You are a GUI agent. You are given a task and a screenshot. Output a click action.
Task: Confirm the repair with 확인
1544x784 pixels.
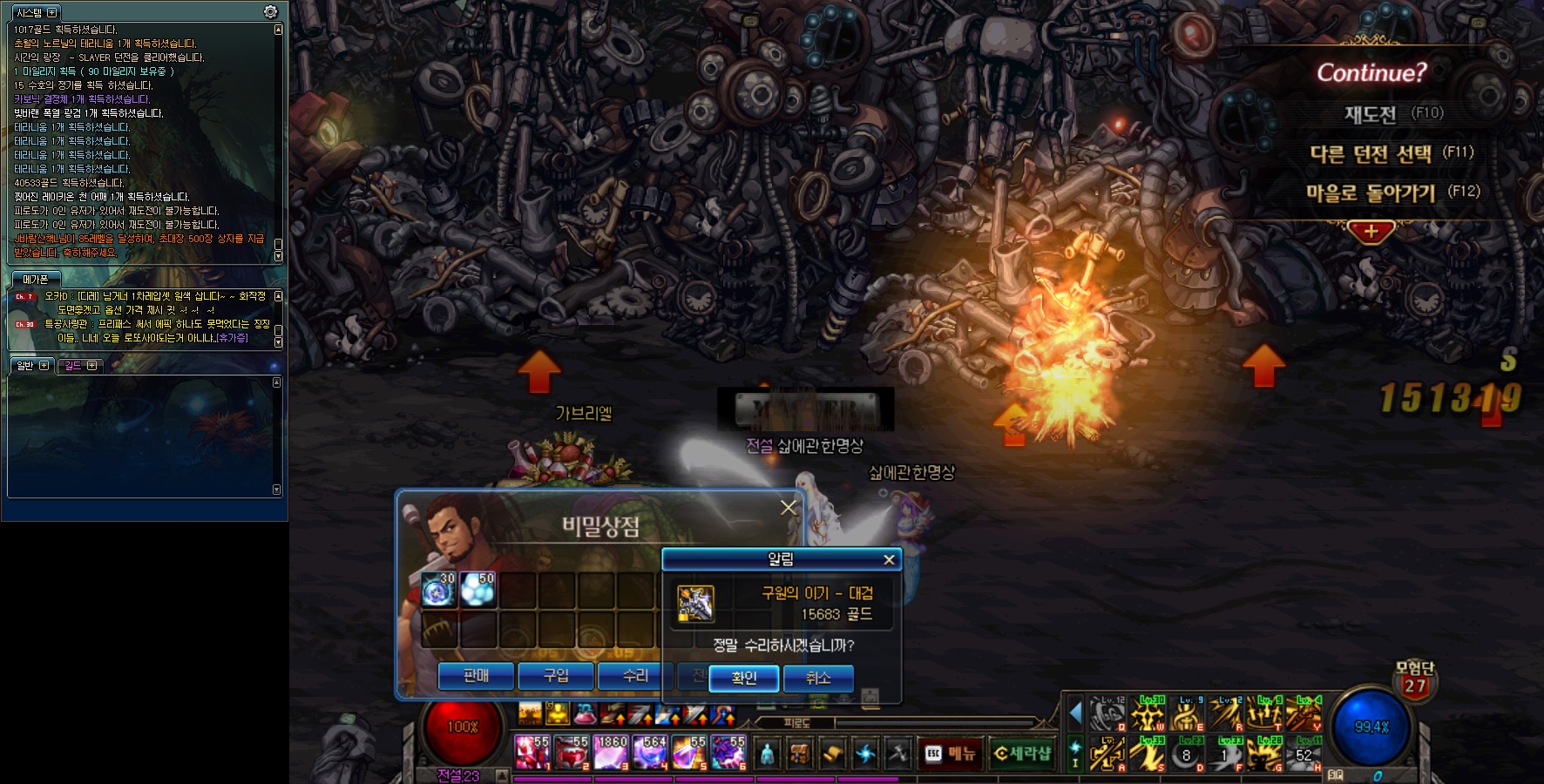tap(743, 678)
